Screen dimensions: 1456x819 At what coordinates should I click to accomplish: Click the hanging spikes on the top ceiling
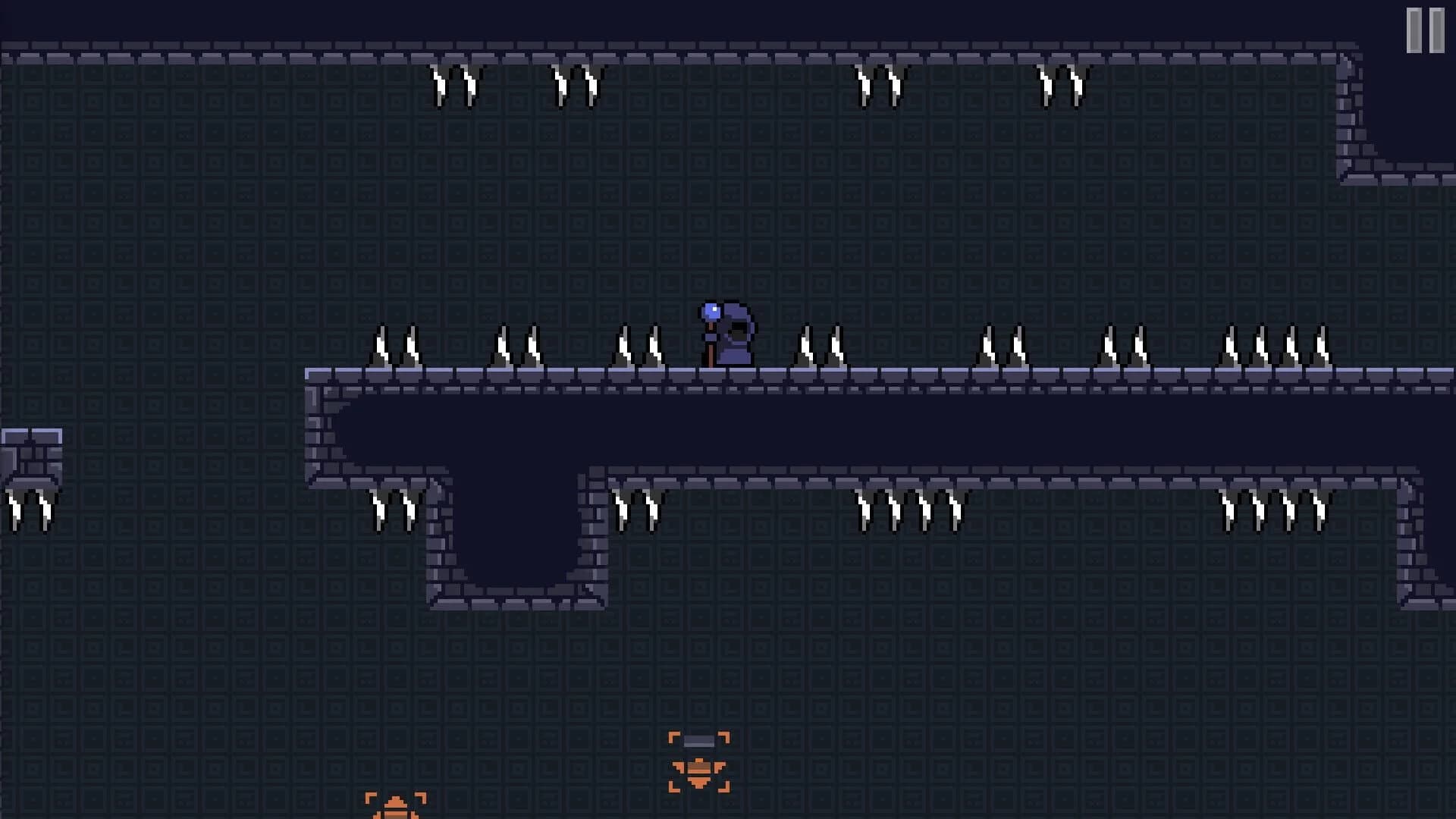455,83
